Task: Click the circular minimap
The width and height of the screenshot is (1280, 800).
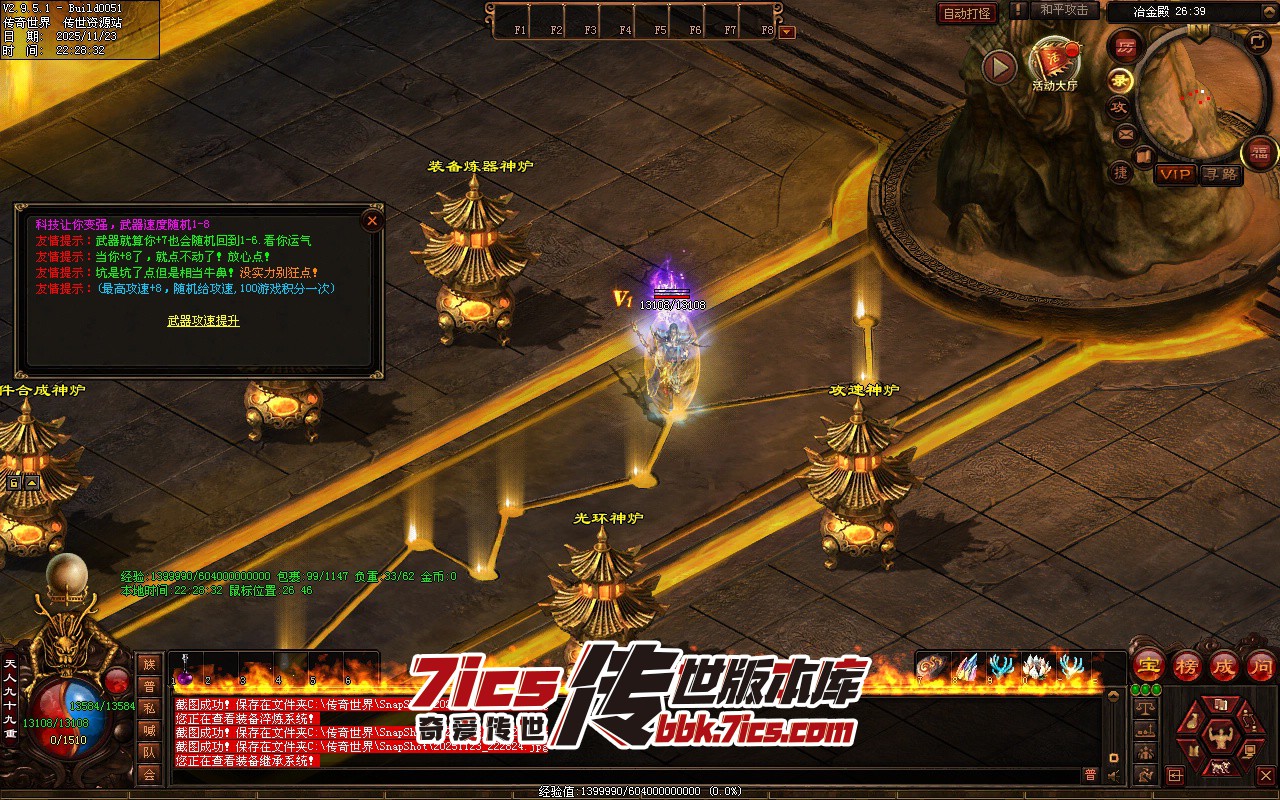Action: 1200,95
